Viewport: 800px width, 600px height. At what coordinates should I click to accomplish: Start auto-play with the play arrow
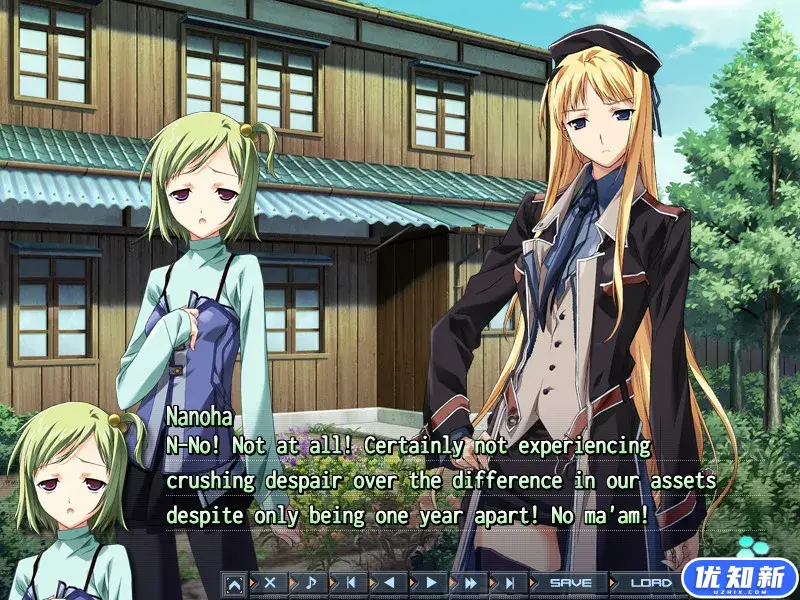click(x=431, y=582)
